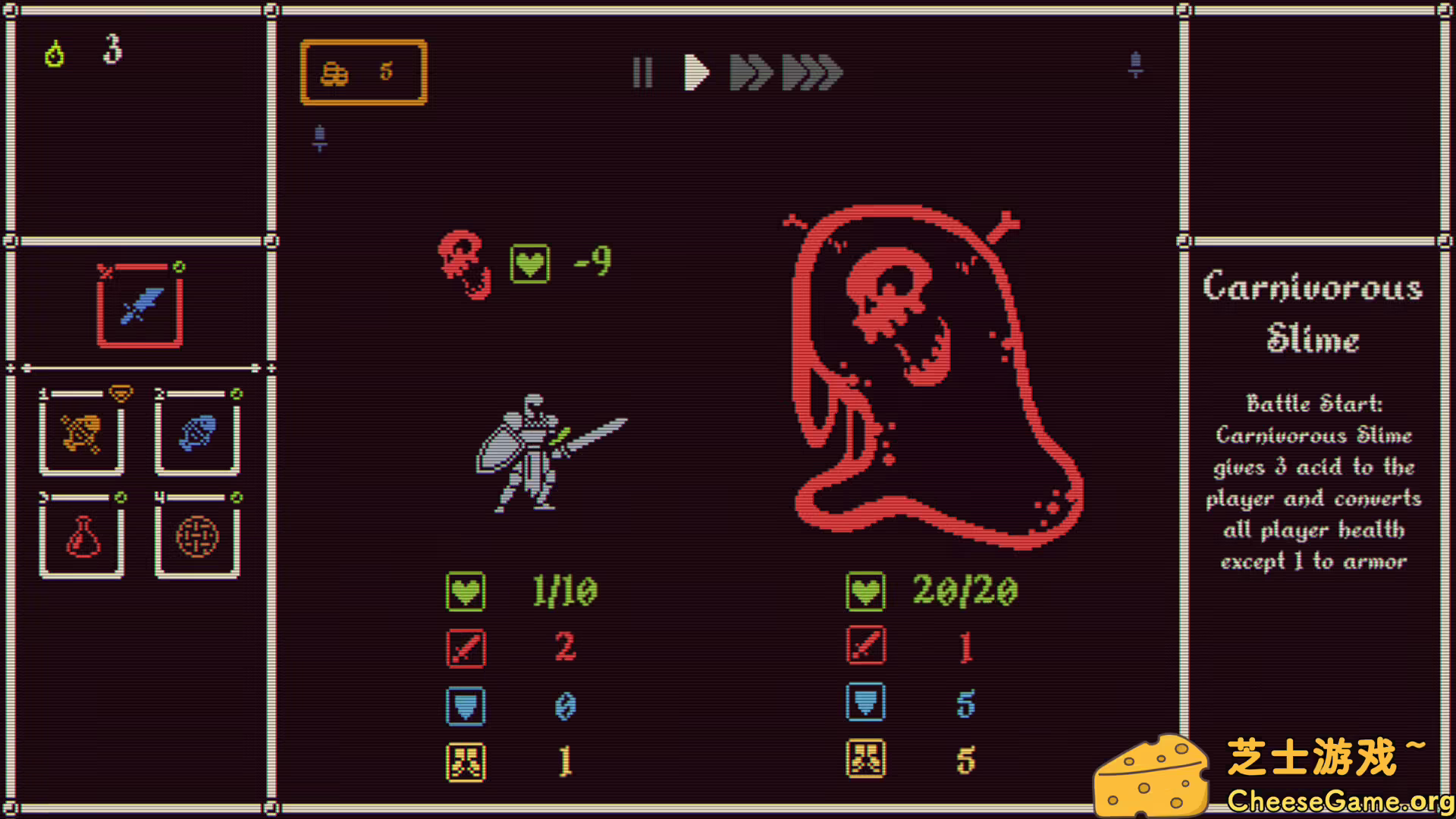The image size is (1456, 819).
Task: Pause the battle with the pause icon
Action: pos(643,73)
